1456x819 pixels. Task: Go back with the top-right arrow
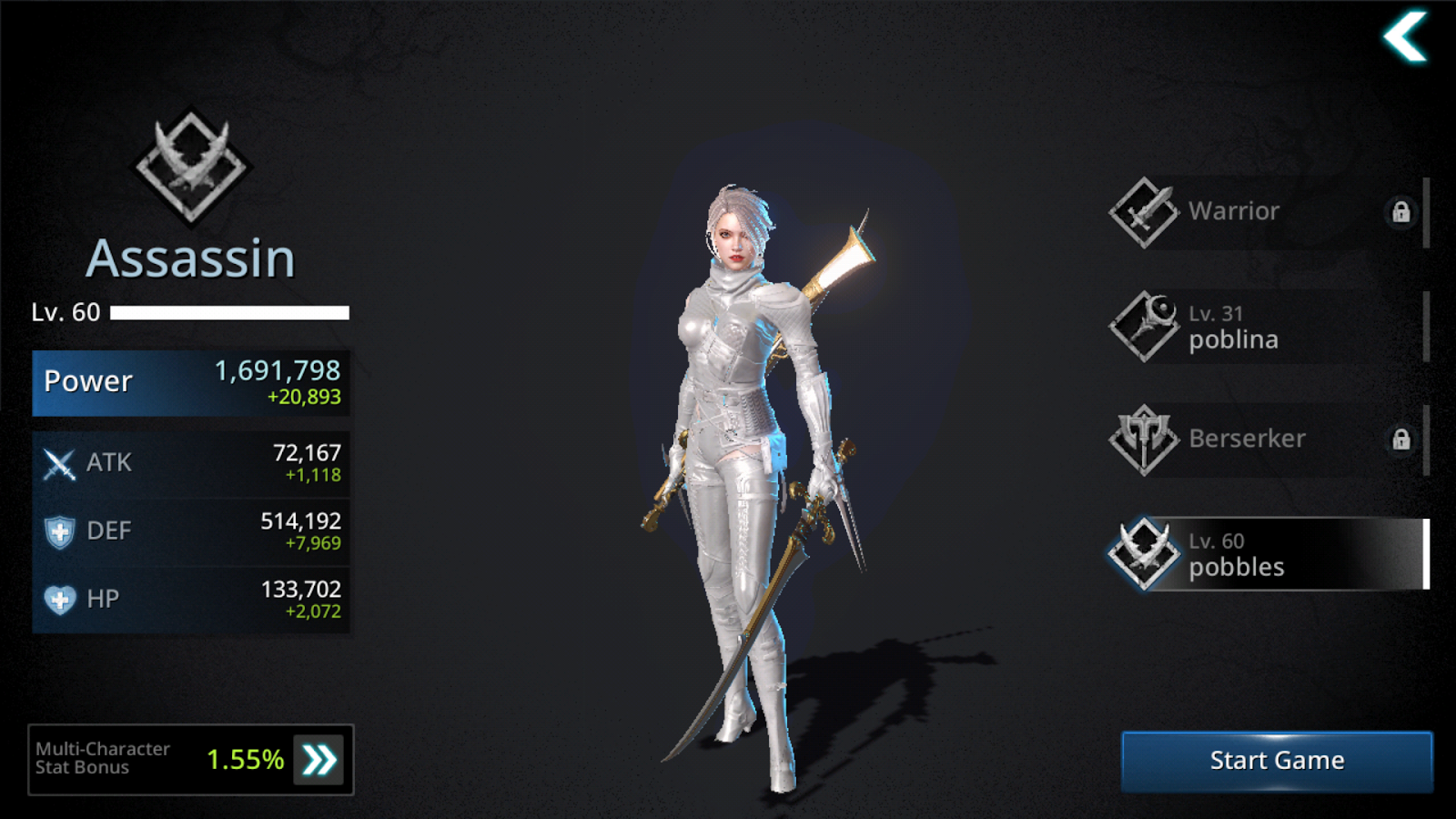(1405, 37)
